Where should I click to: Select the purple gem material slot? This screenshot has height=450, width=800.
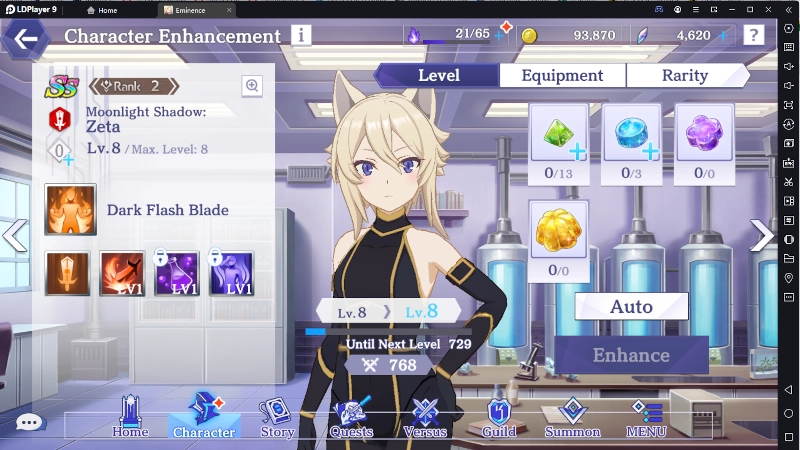(x=704, y=134)
